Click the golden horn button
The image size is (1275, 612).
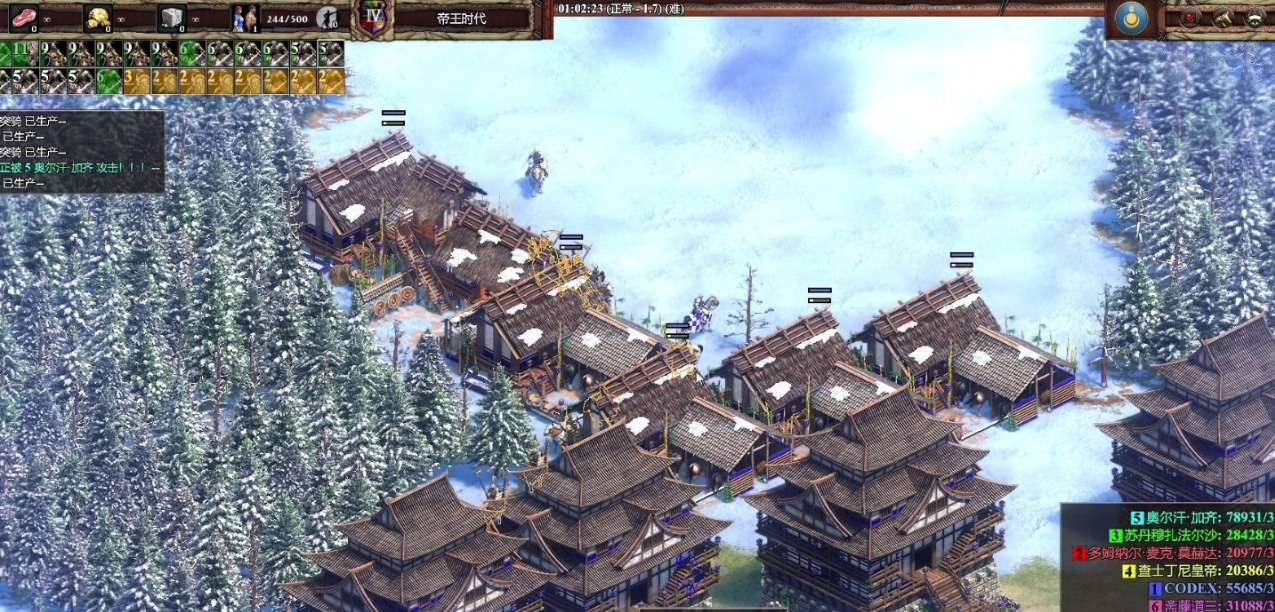click(1222, 17)
